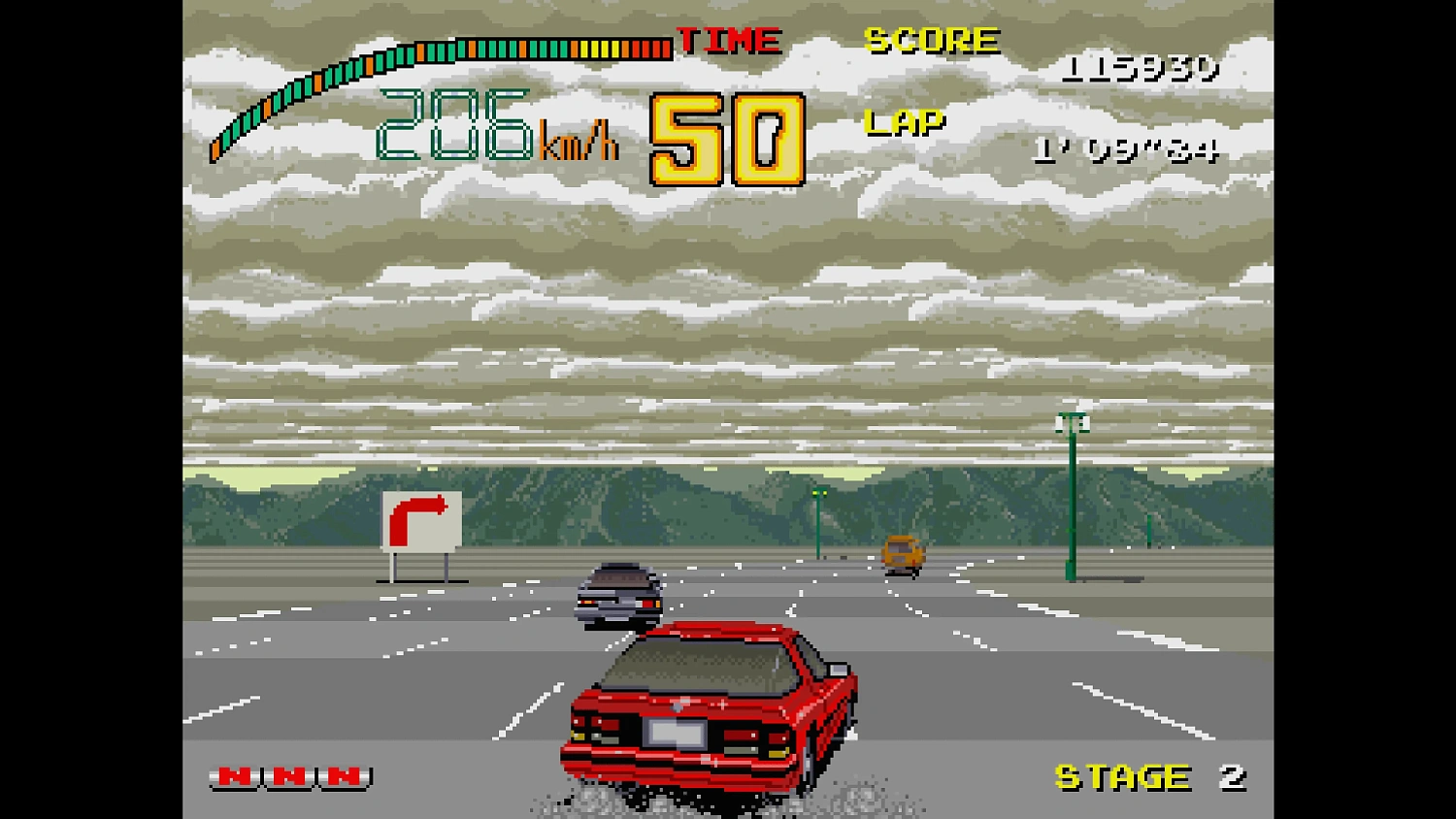This screenshot has height=819, width=1456.
Task: Click the yellow car in the distance
Action: [x=901, y=551]
